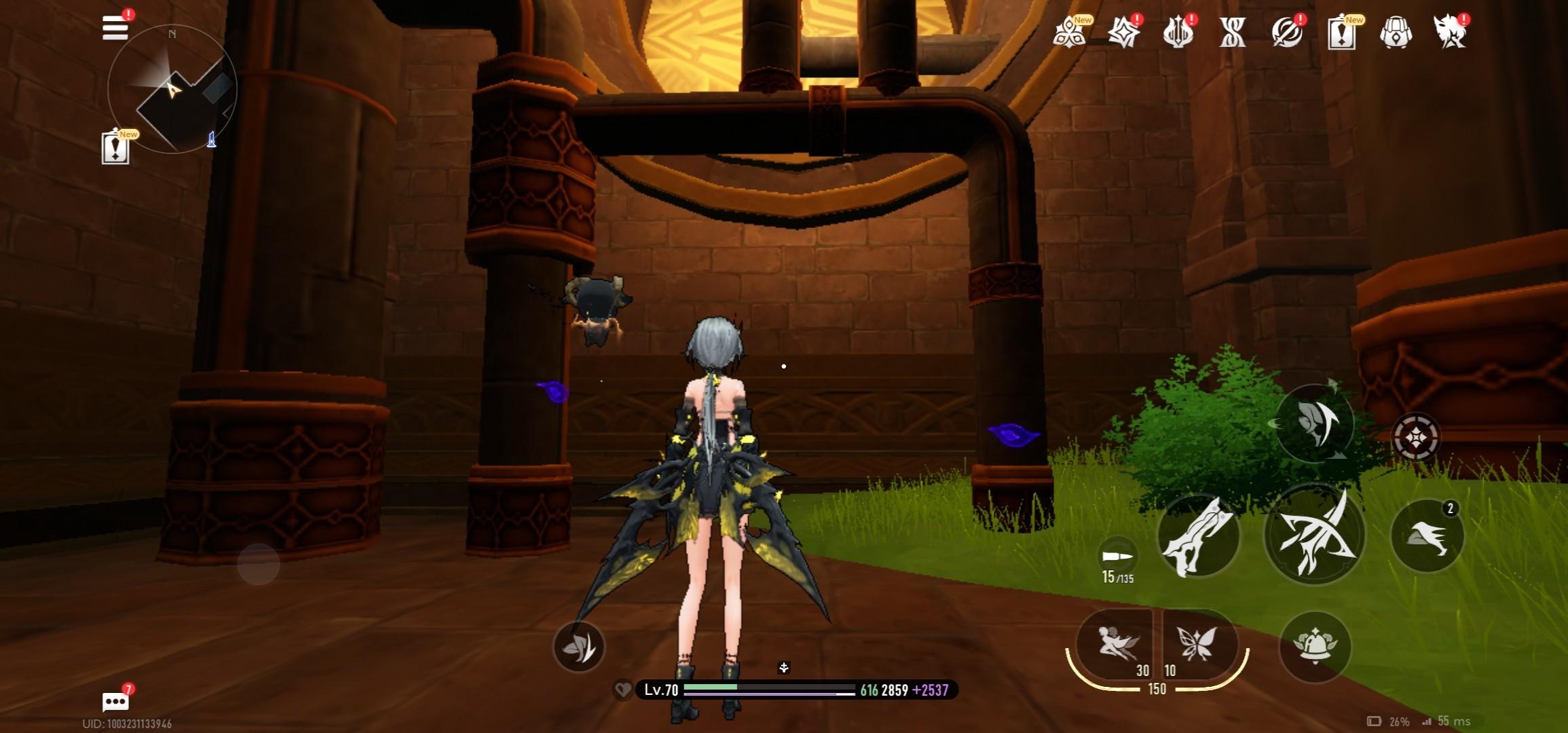Screen dimensions: 1568x733
Task: Open the backpack inventory
Action: pos(1396,32)
